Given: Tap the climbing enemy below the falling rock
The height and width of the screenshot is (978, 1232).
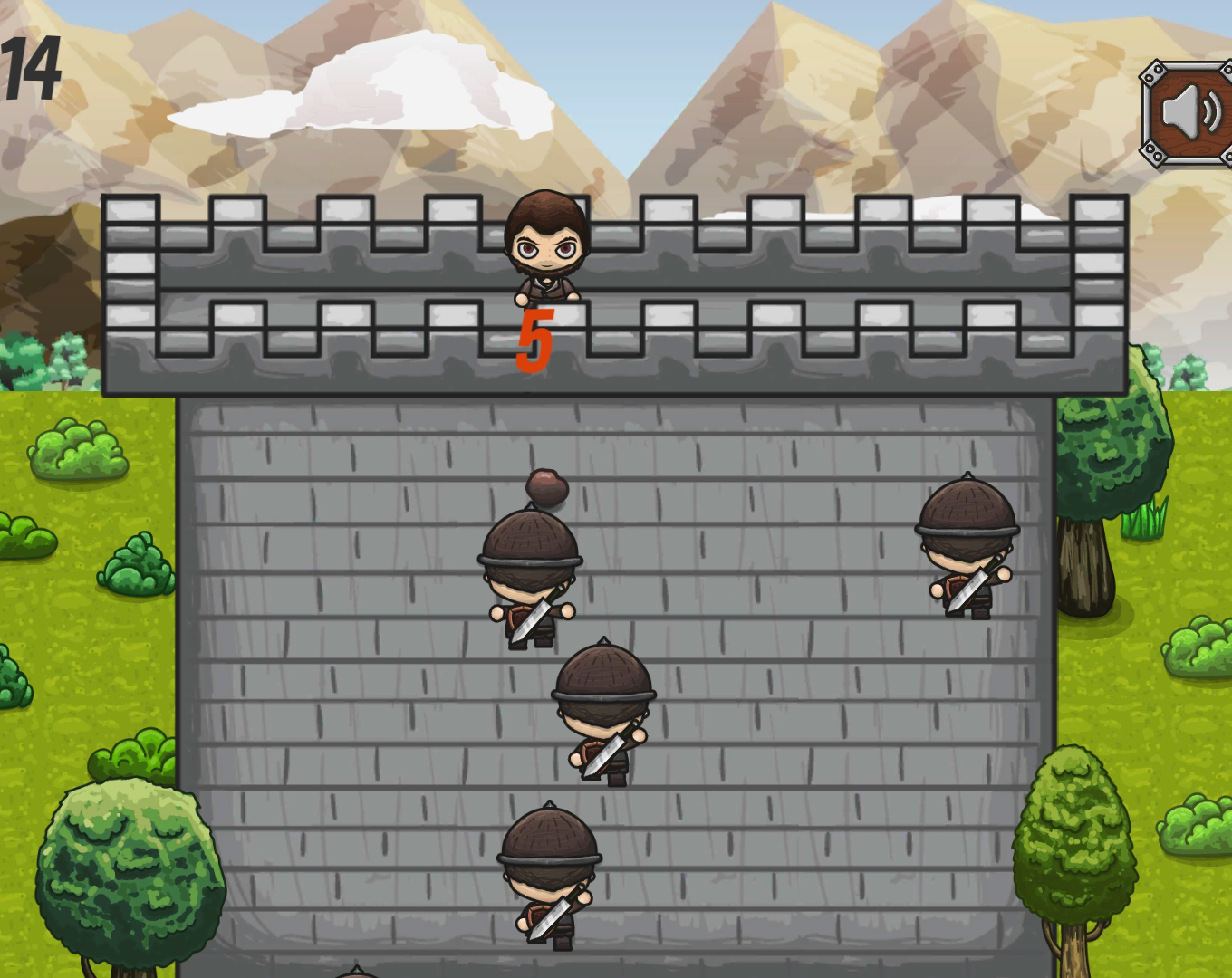Looking at the screenshot, I should click(528, 580).
